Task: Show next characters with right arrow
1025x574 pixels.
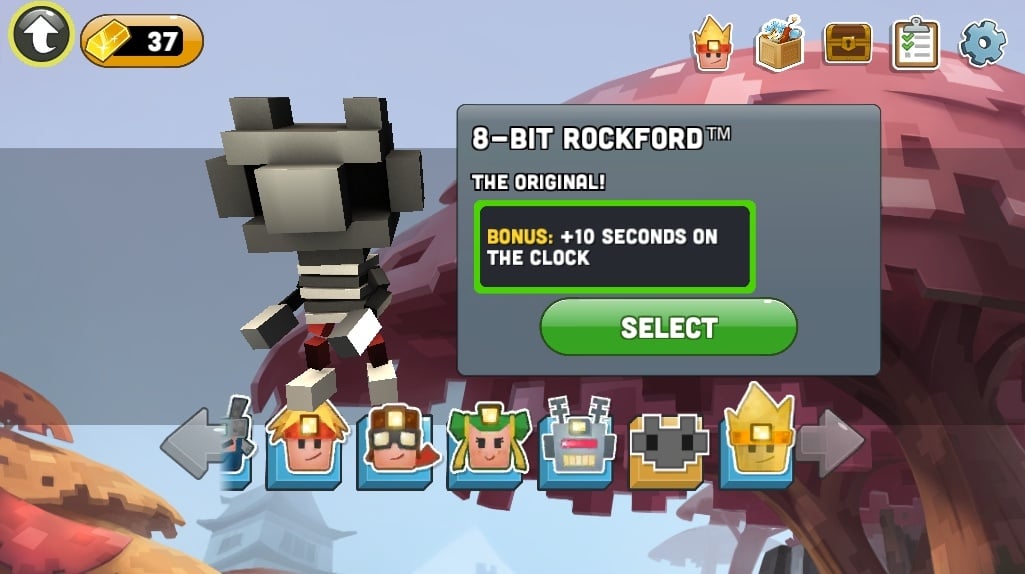Action: [x=831, y=441]
